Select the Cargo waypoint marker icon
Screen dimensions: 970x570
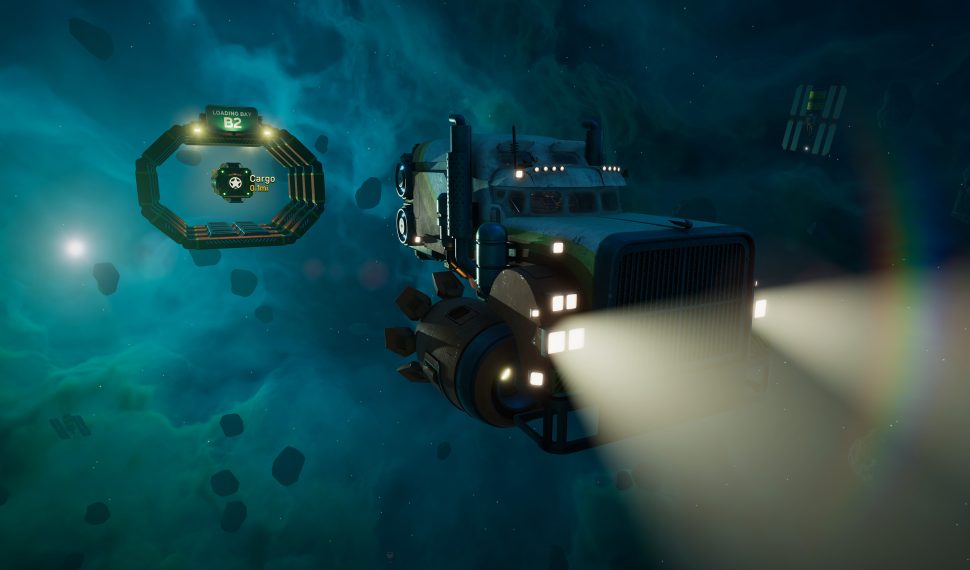tap(234, 183)
